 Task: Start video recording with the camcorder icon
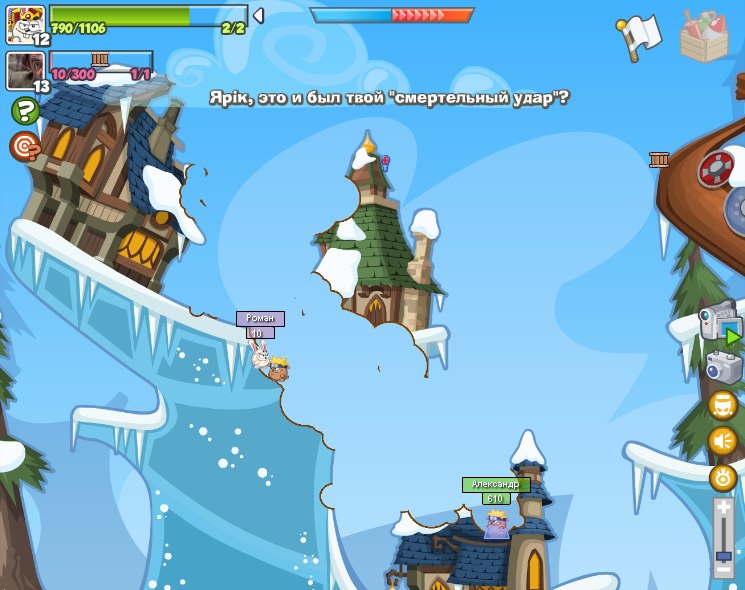click(720, 325)
